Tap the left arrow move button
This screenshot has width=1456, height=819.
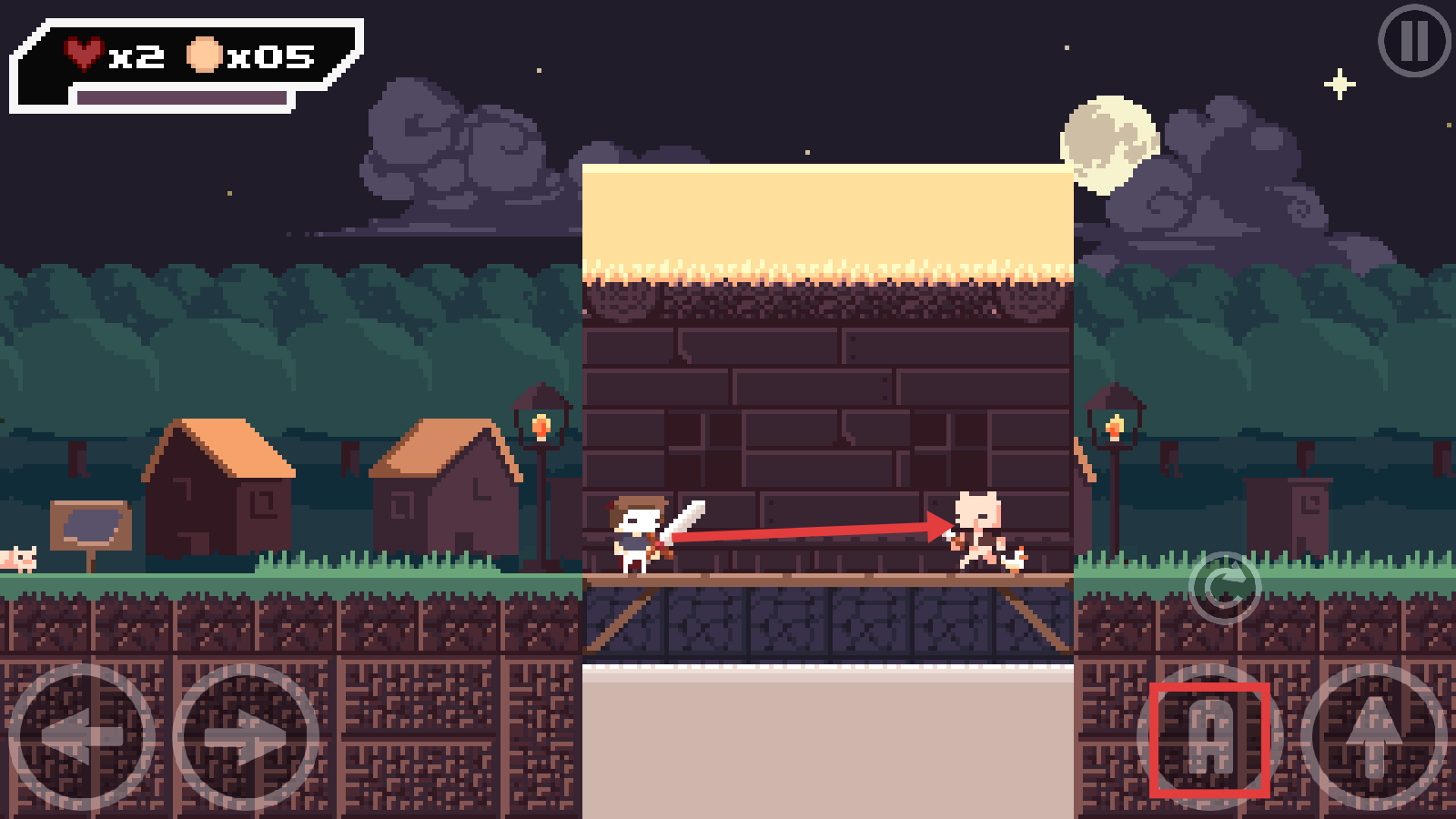[82, 736]
